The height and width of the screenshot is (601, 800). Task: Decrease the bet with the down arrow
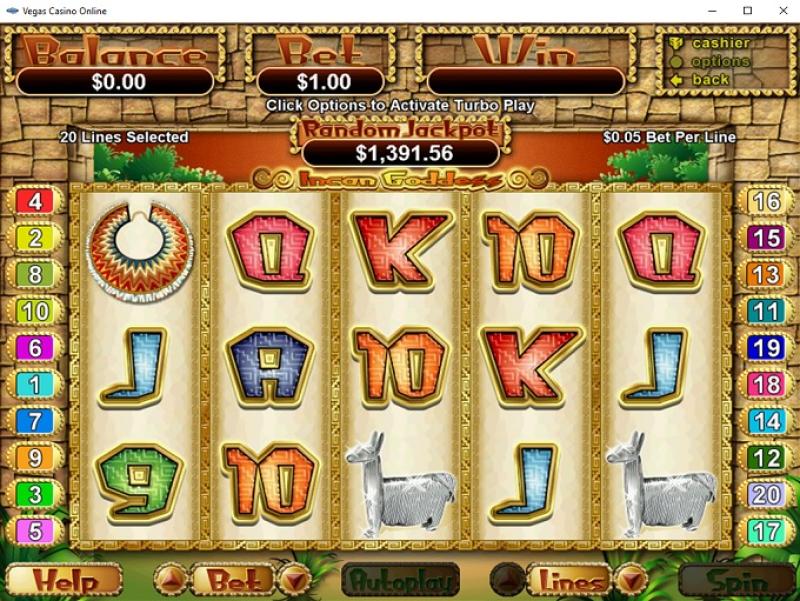pos(294,580)
